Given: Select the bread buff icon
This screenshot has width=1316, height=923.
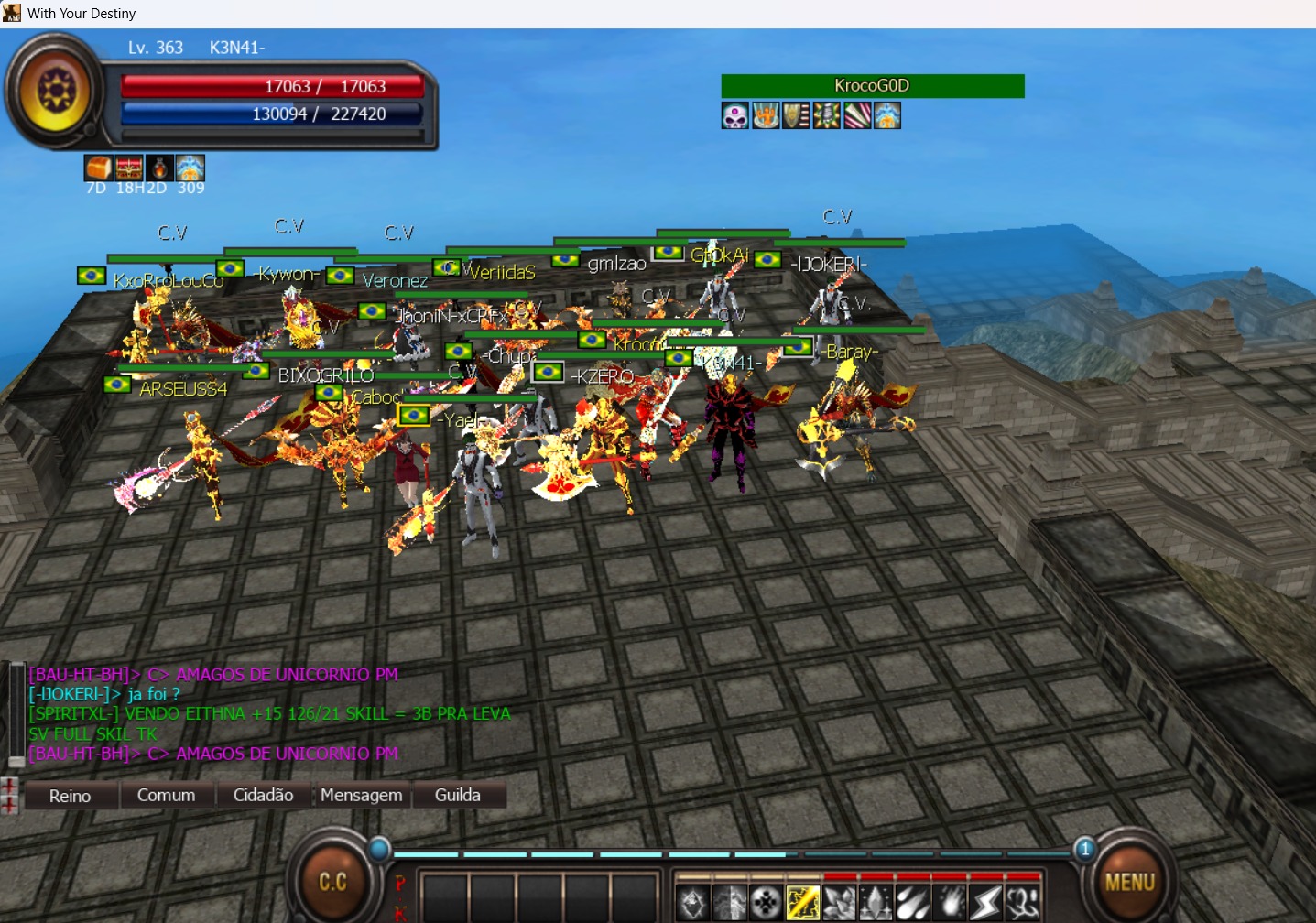Looking at the screenshot, I should [x=98, y=168].
